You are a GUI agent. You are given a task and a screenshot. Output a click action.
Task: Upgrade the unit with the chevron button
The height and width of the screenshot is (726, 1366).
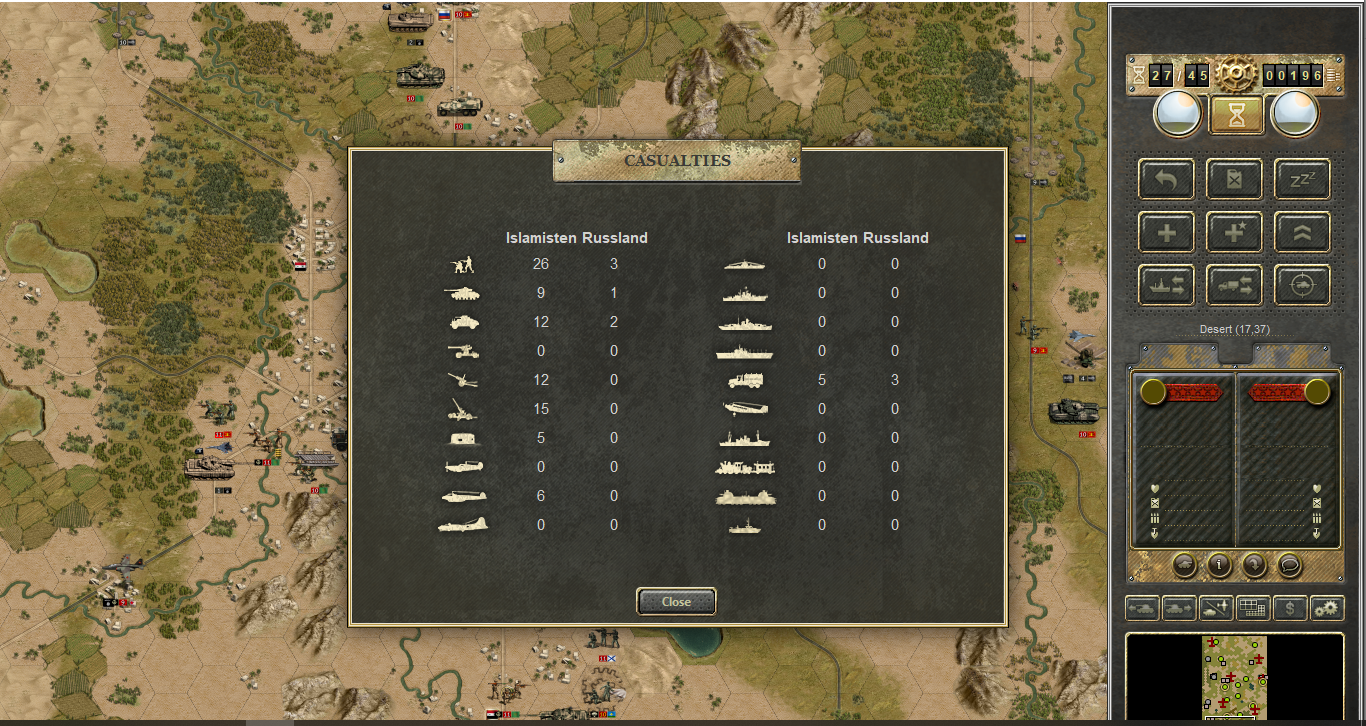[1302, 233]
